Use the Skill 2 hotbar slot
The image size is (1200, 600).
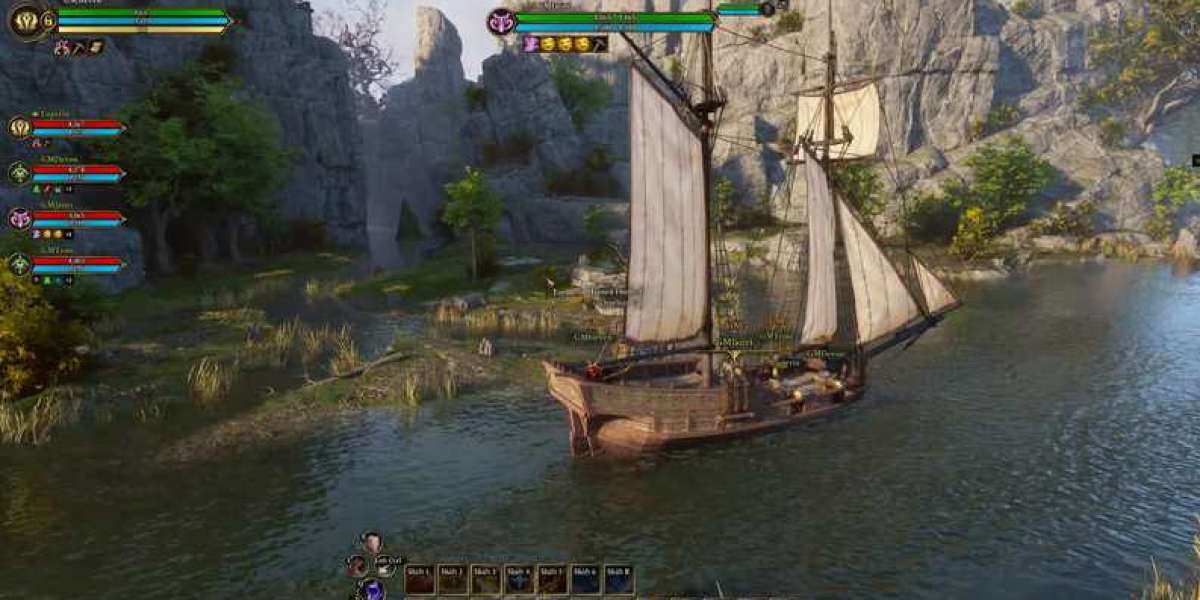453,579
